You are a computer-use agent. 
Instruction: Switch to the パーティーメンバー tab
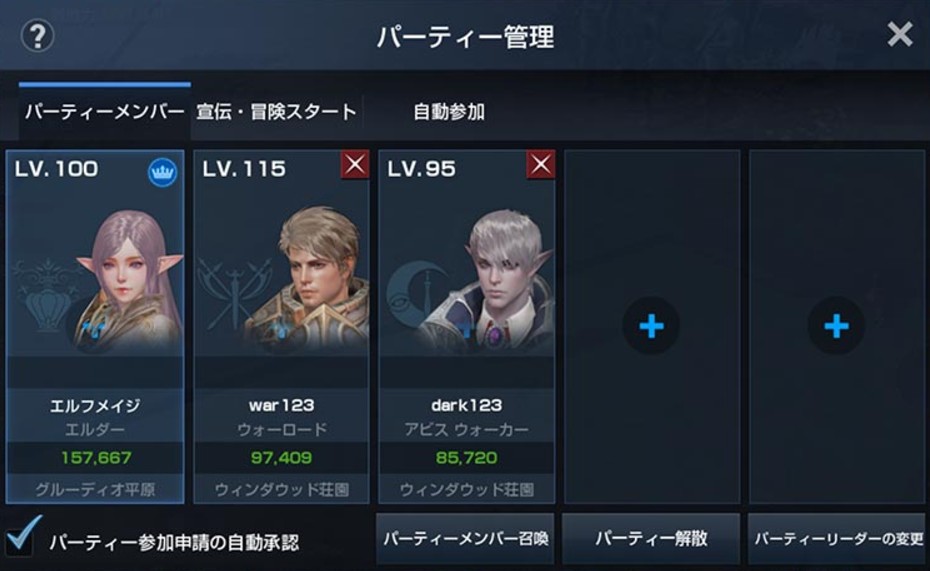[104, 112]
